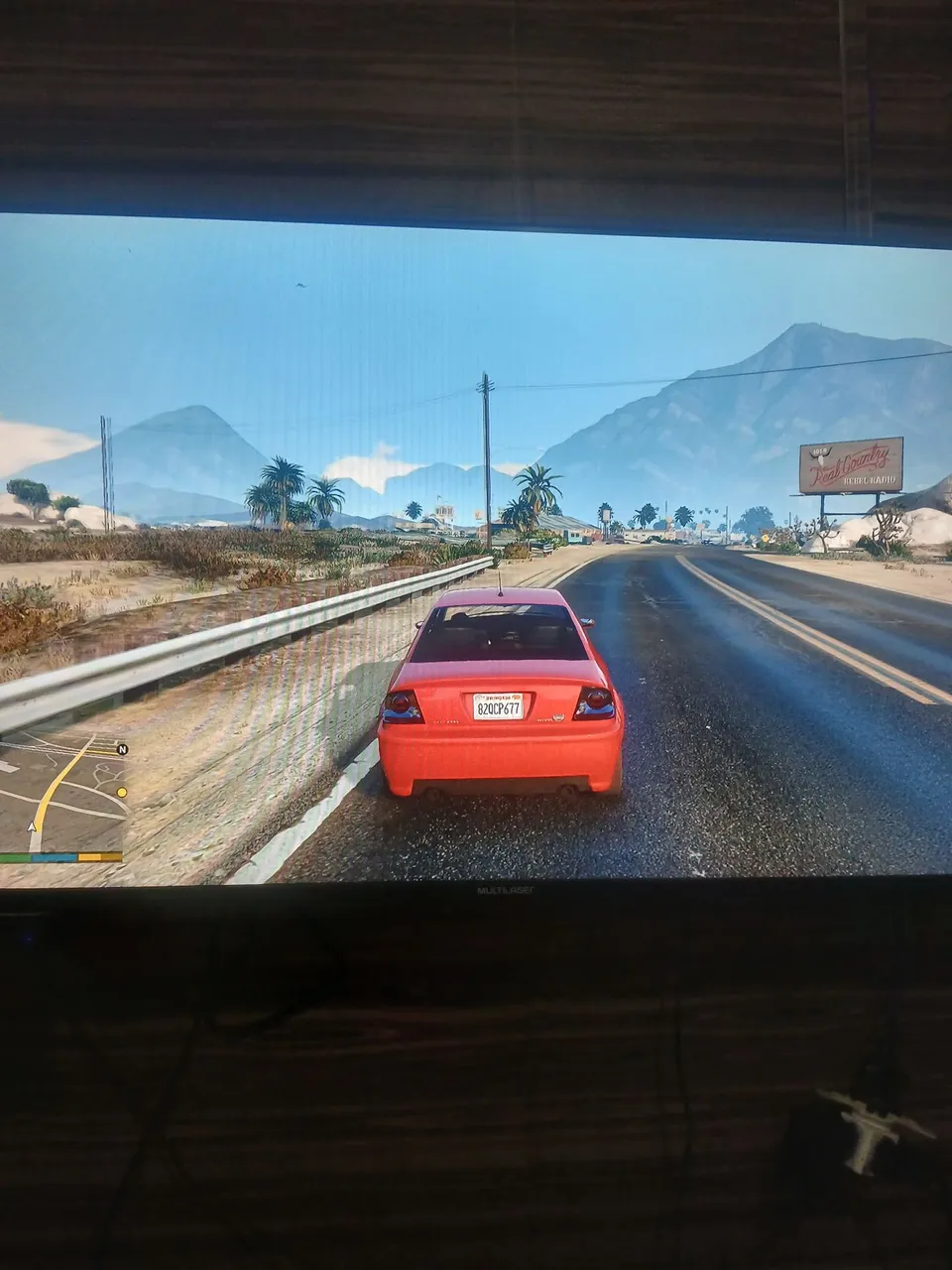Select the North compass marker on the minimap

pos(122,749)
